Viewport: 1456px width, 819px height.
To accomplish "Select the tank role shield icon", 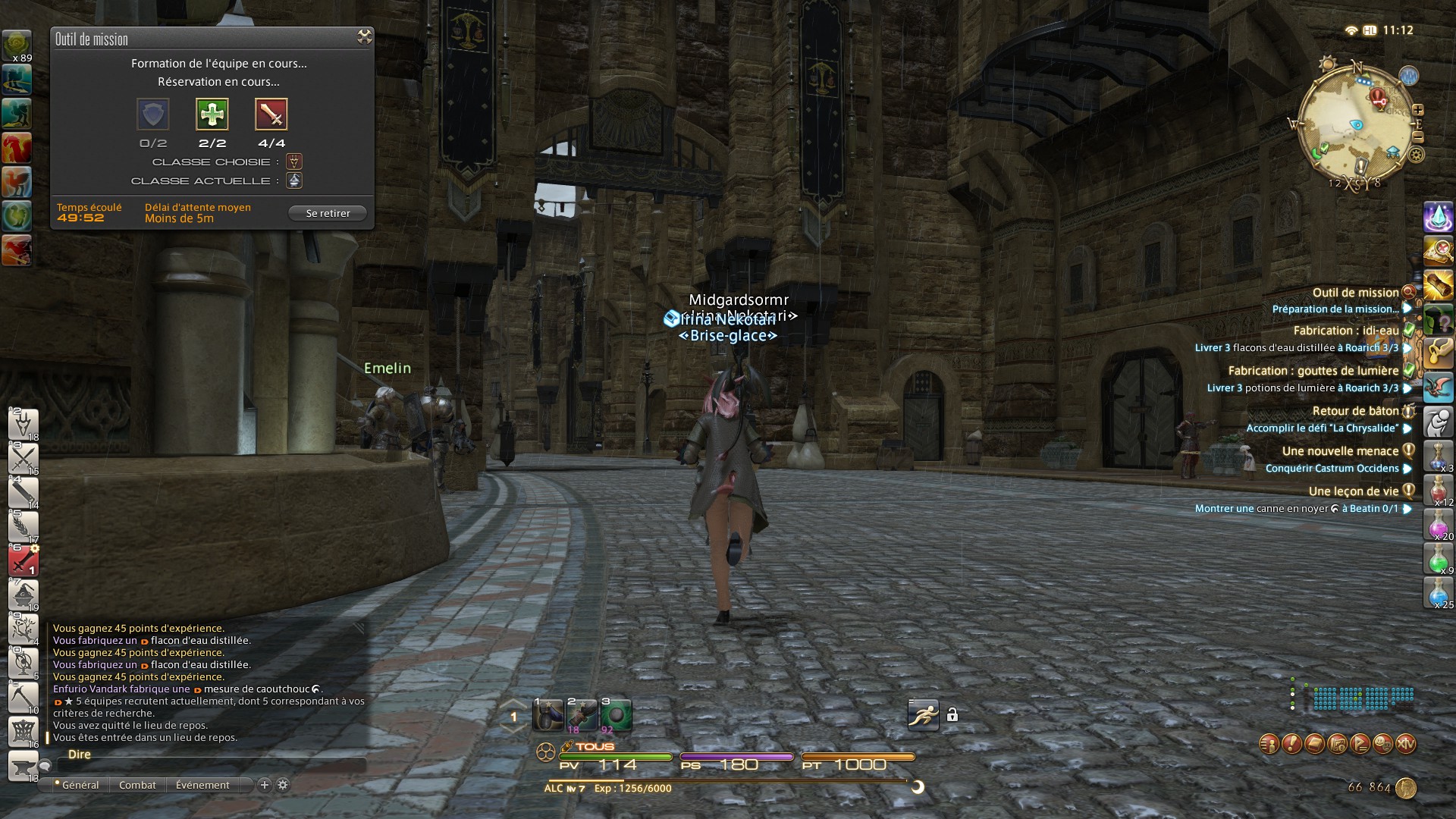I will (152, 115).
